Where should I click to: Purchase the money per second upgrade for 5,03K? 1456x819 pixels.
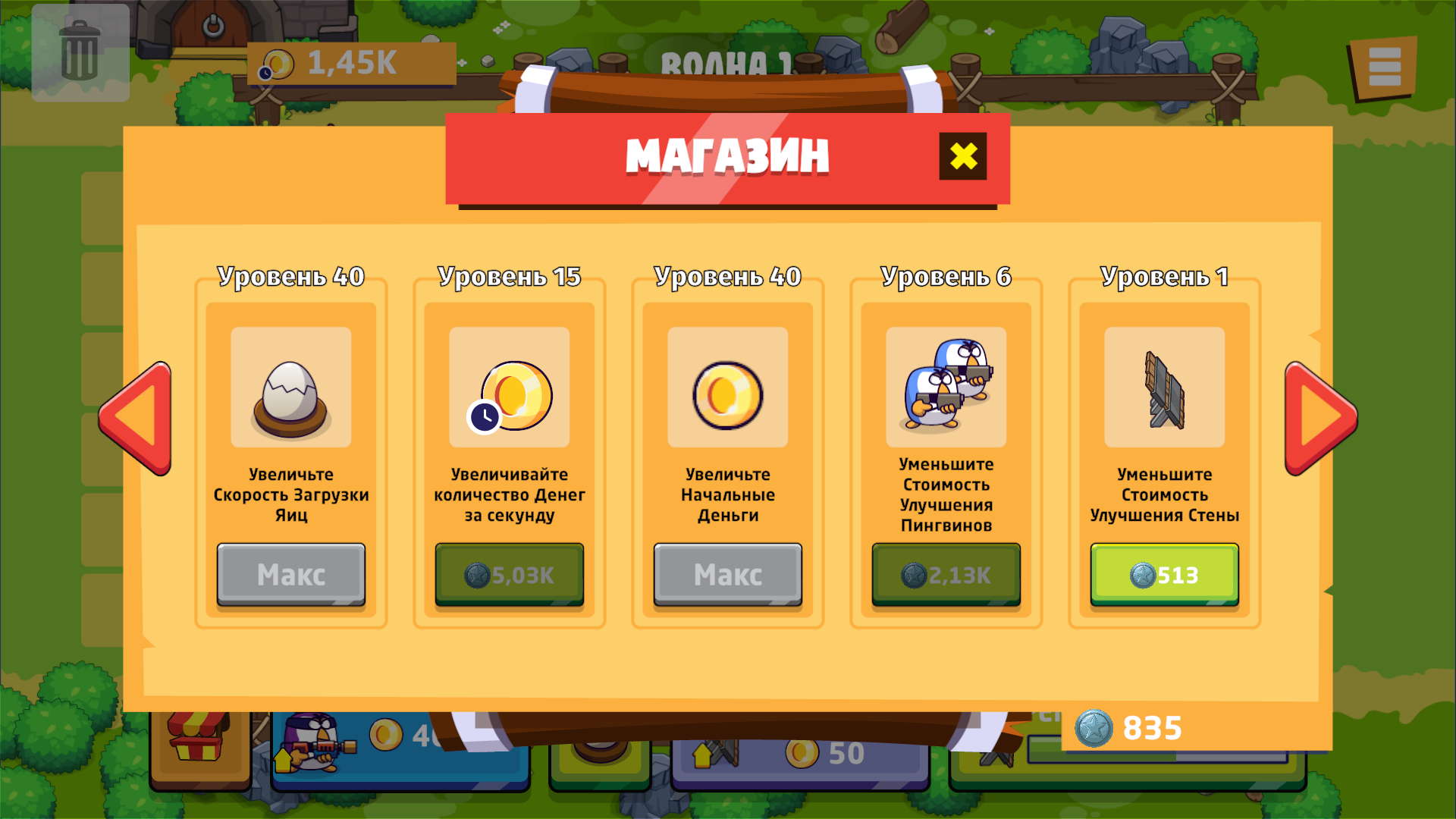coord(509,574)
